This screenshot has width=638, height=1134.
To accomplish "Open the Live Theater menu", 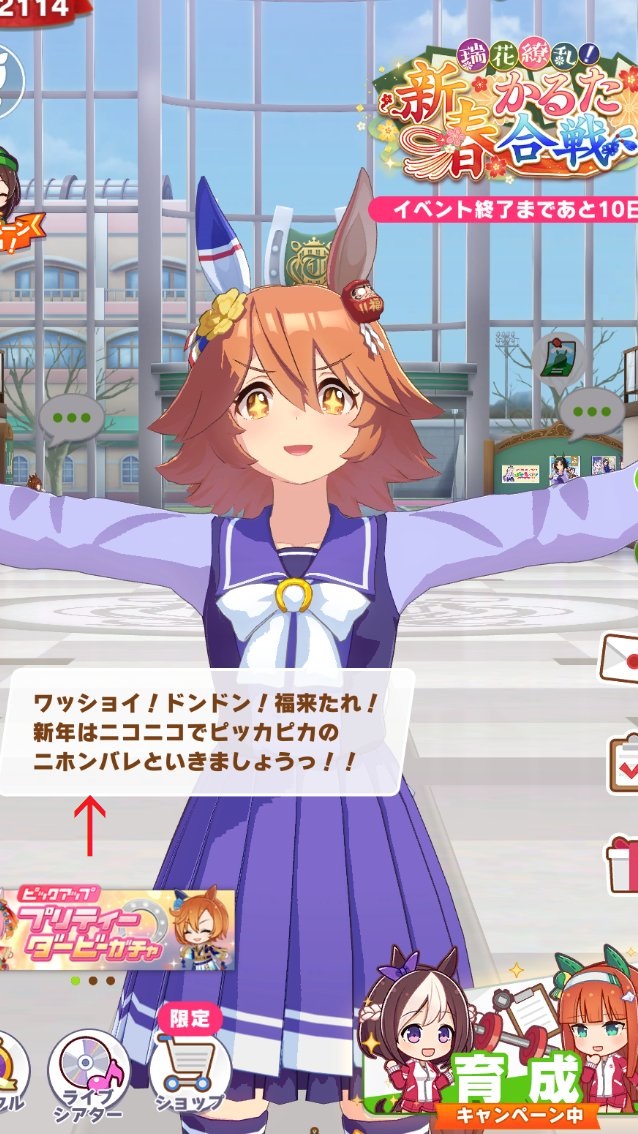I will [x=89, y=1075].
